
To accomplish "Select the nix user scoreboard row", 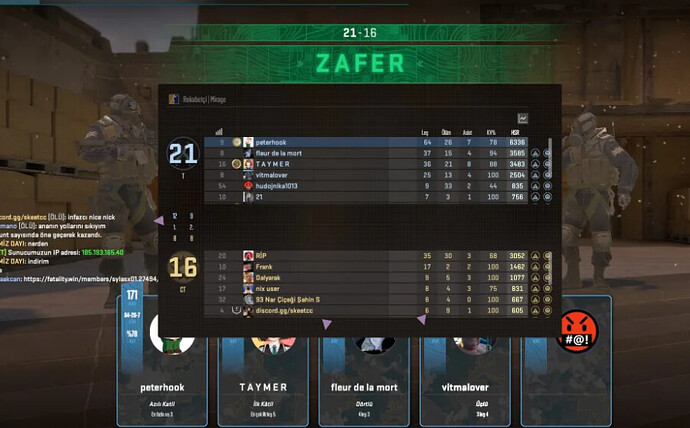I will (x=380, y=288).
